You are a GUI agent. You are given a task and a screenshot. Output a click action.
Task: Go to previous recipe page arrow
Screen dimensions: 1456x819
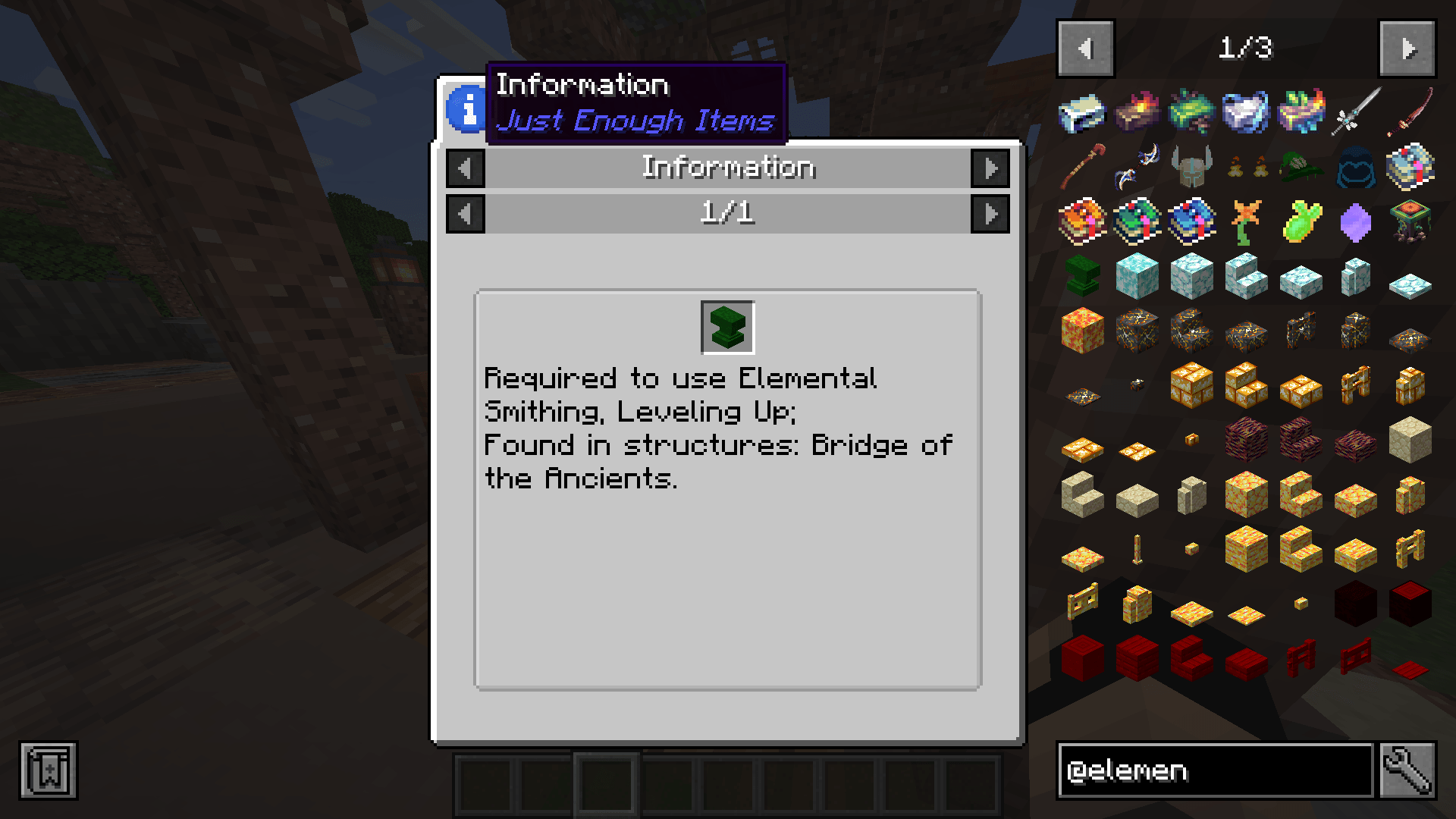(x=466, y=214)
